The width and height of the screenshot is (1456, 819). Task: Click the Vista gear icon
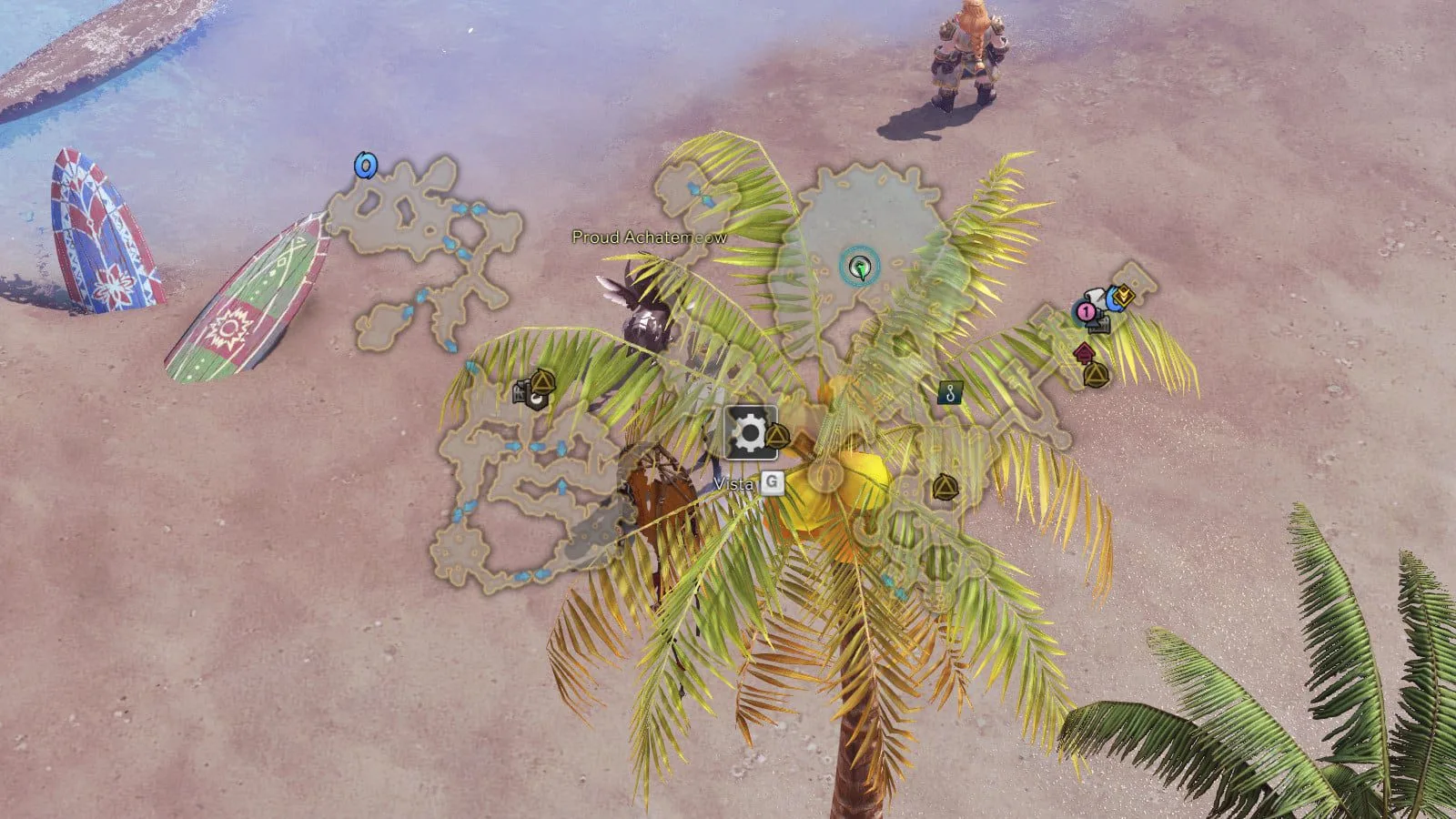[750, 433]
